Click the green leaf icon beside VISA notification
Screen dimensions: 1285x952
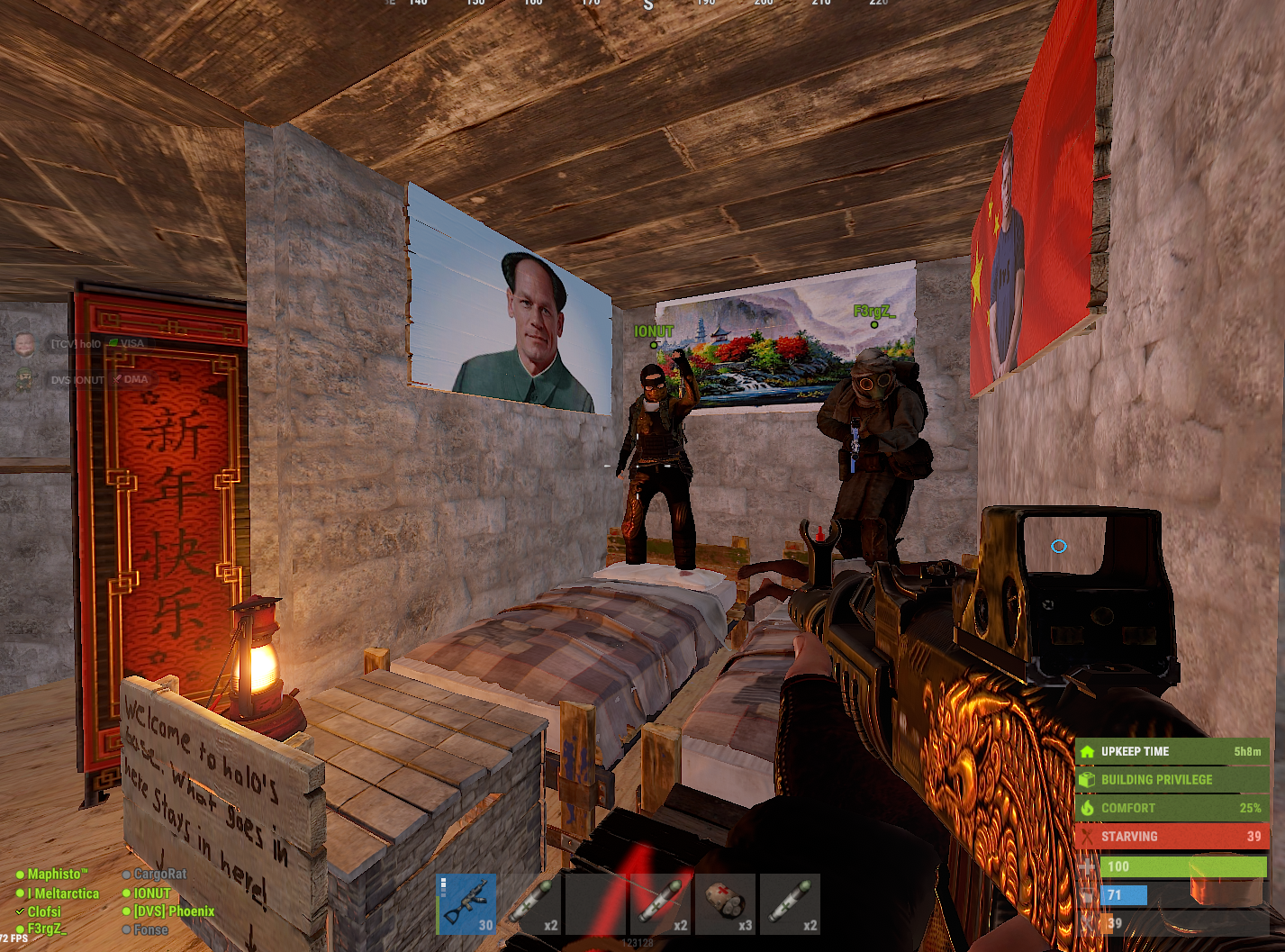113,343
